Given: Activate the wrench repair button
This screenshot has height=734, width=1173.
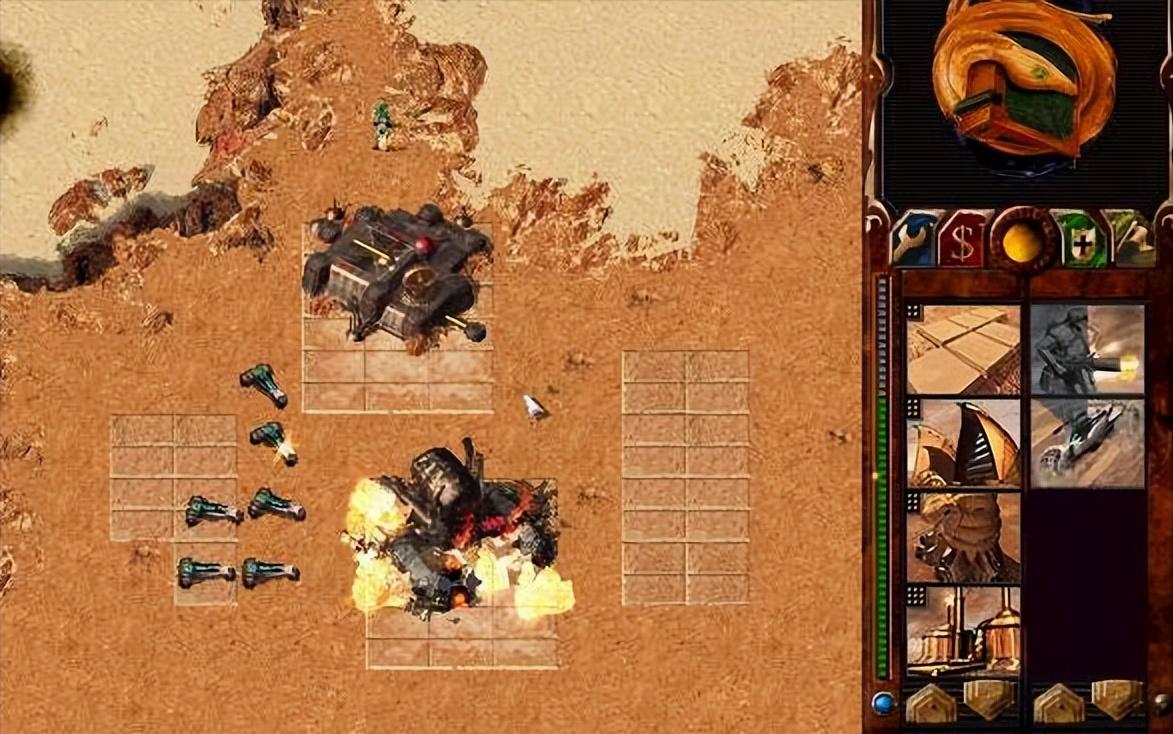Looking at the screenshot, I should click(x=914, y=241).
